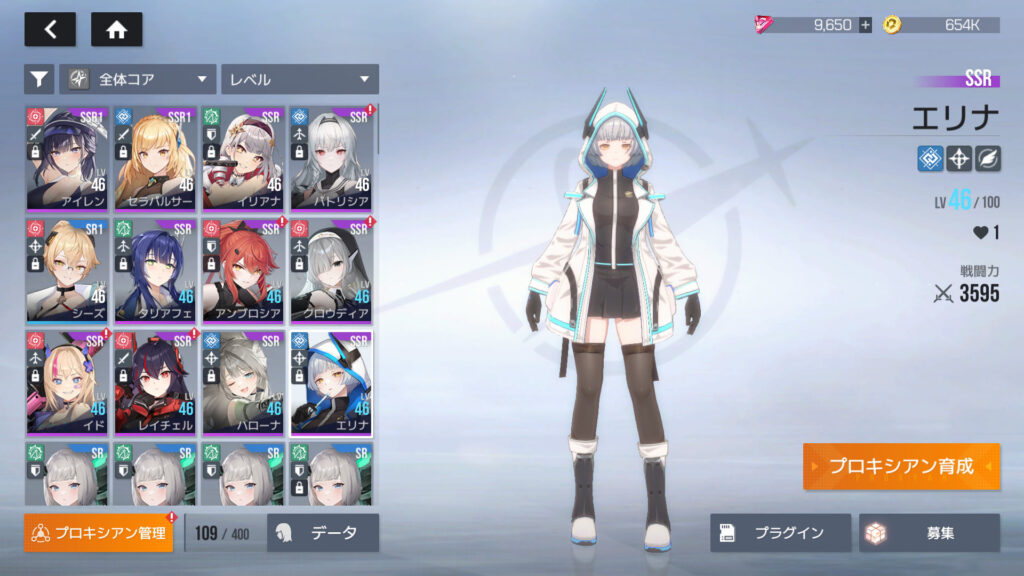Choose the レイチェル character card

[x=155, y=382]
